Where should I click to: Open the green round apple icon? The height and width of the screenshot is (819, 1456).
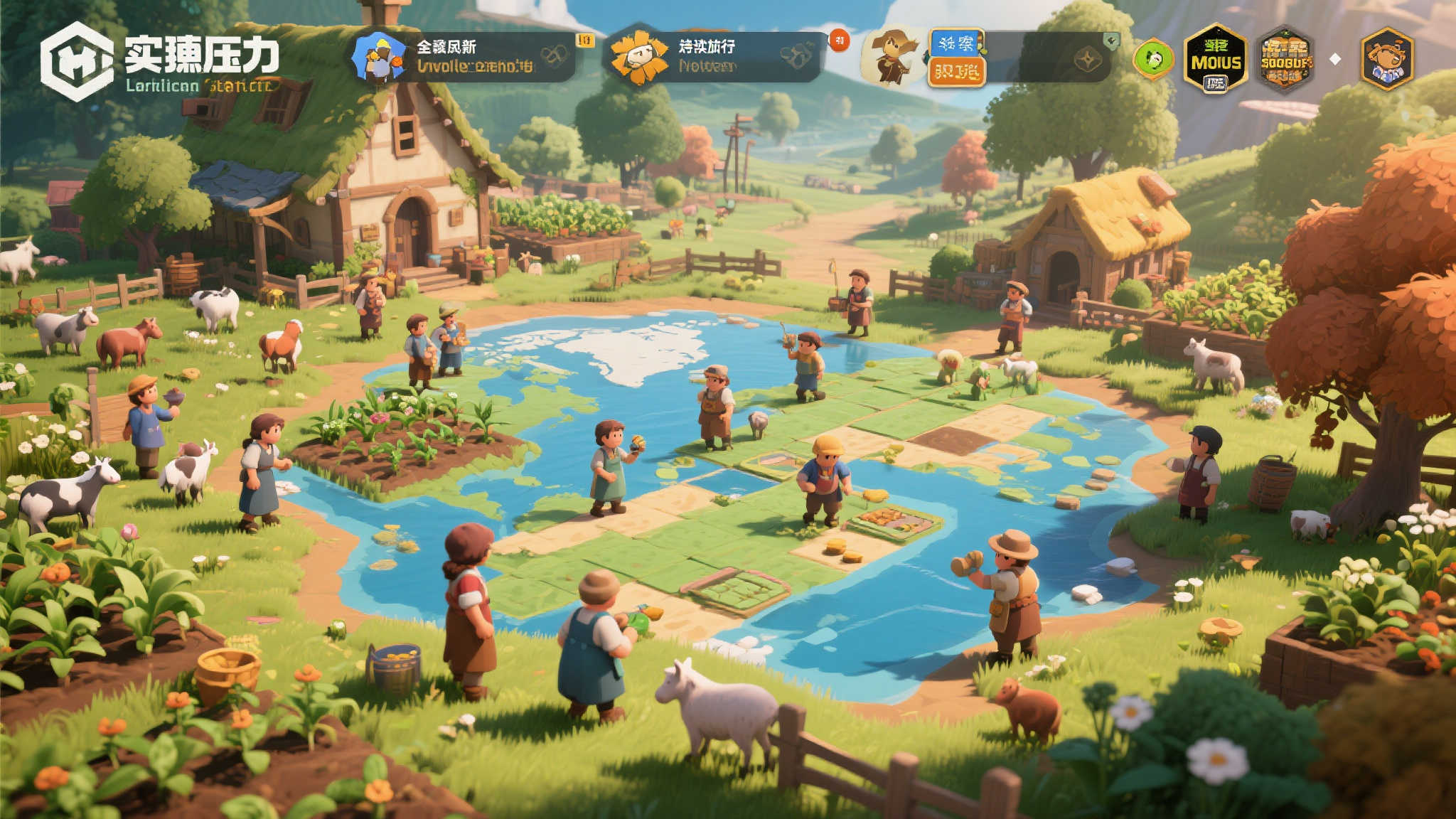click(x=1152, y=59)
